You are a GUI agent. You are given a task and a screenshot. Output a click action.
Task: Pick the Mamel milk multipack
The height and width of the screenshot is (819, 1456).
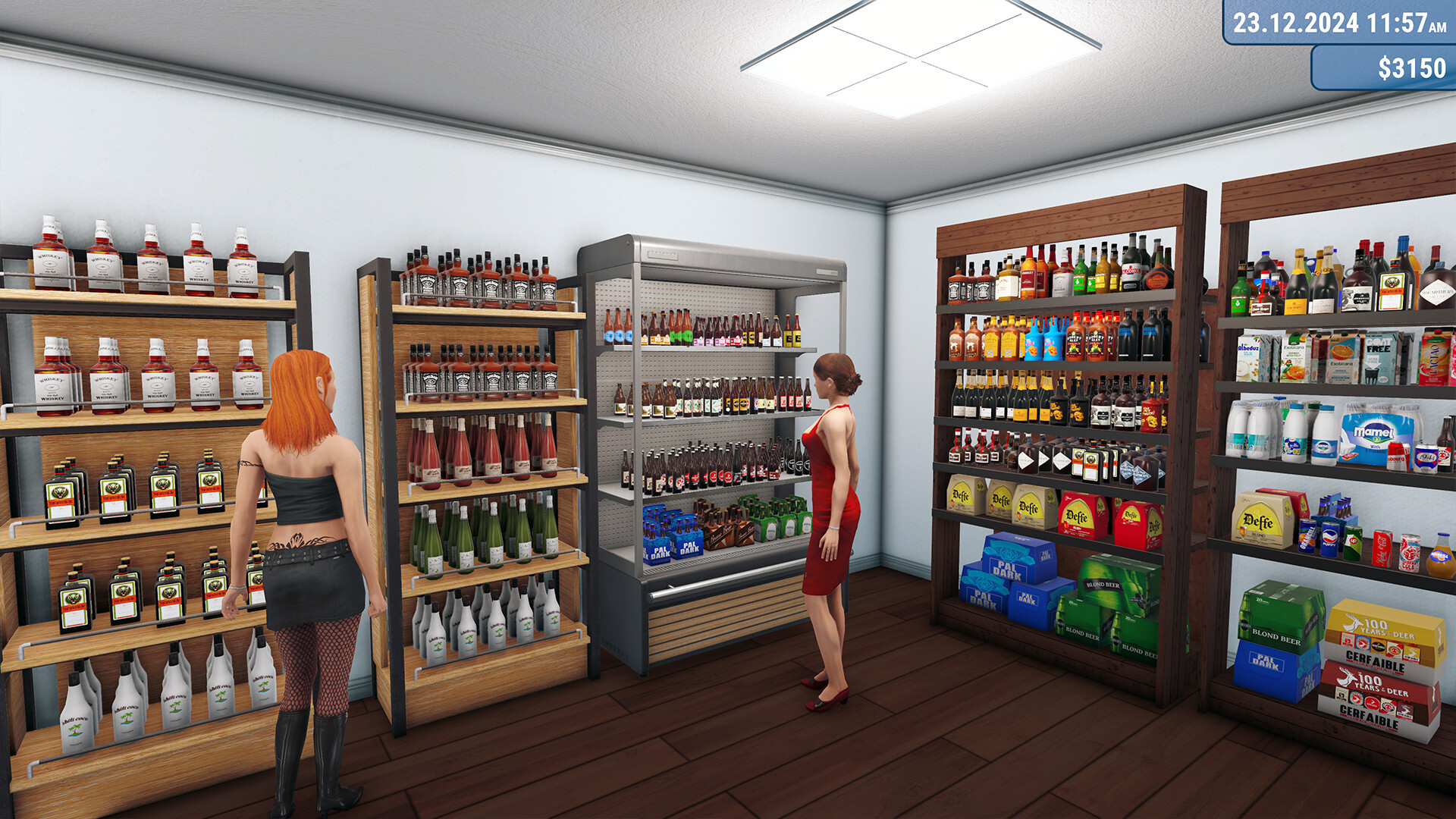[x=1373, y=432]
